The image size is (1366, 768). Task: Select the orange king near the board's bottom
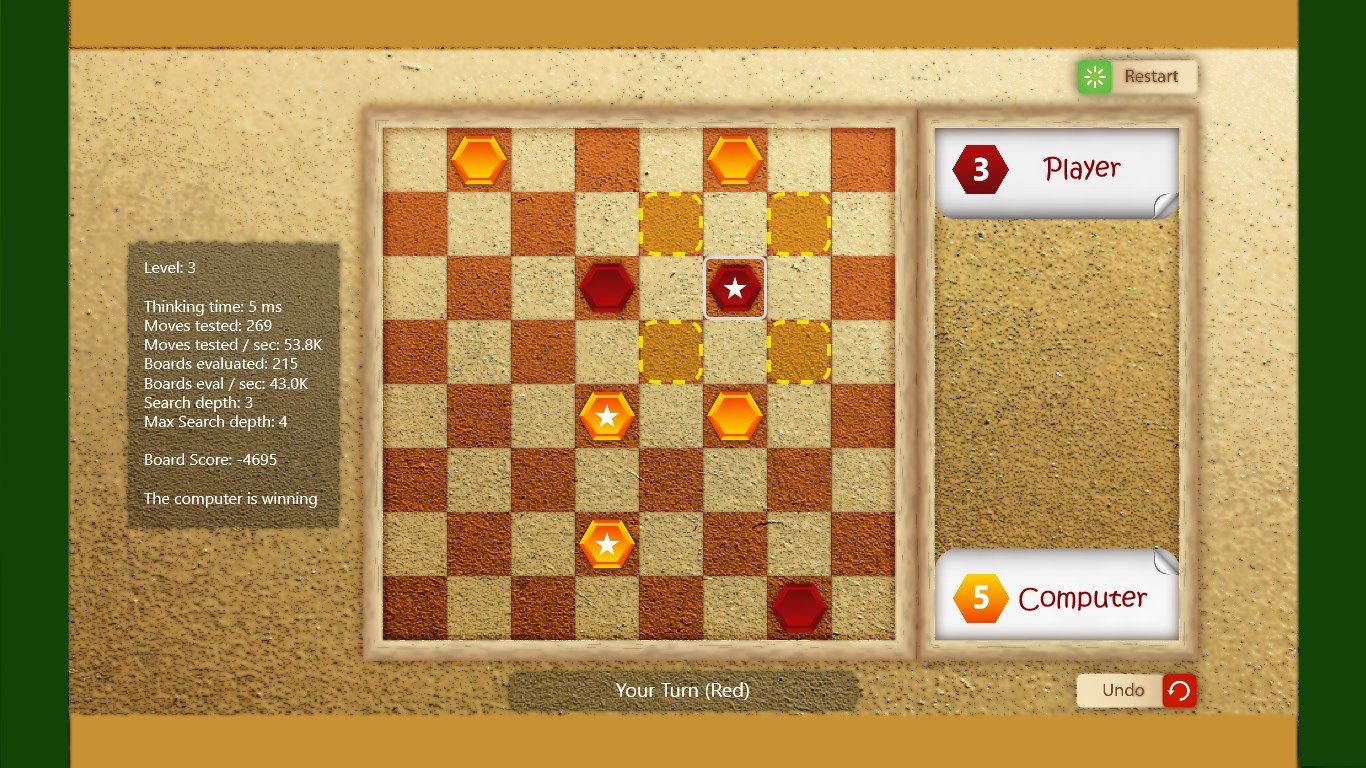pos(606,544)
